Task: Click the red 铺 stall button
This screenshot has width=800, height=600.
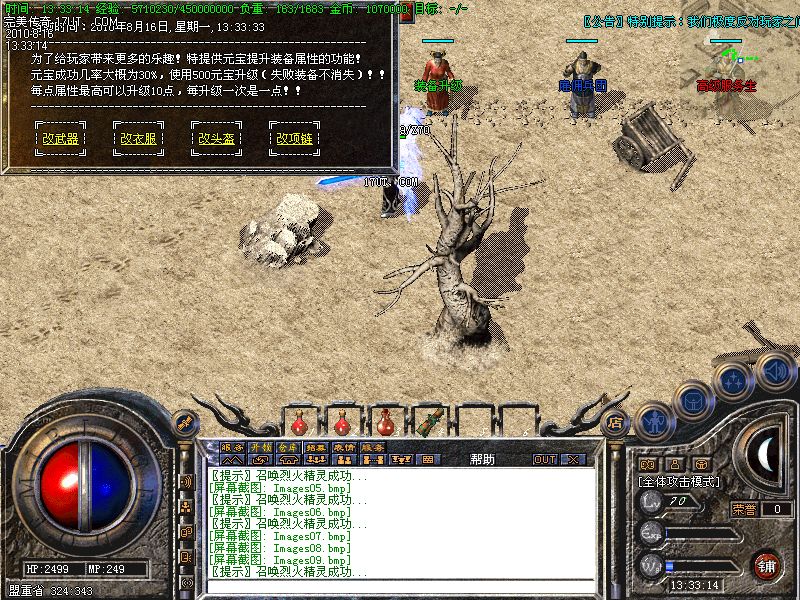Action: [x=767, y=564]
